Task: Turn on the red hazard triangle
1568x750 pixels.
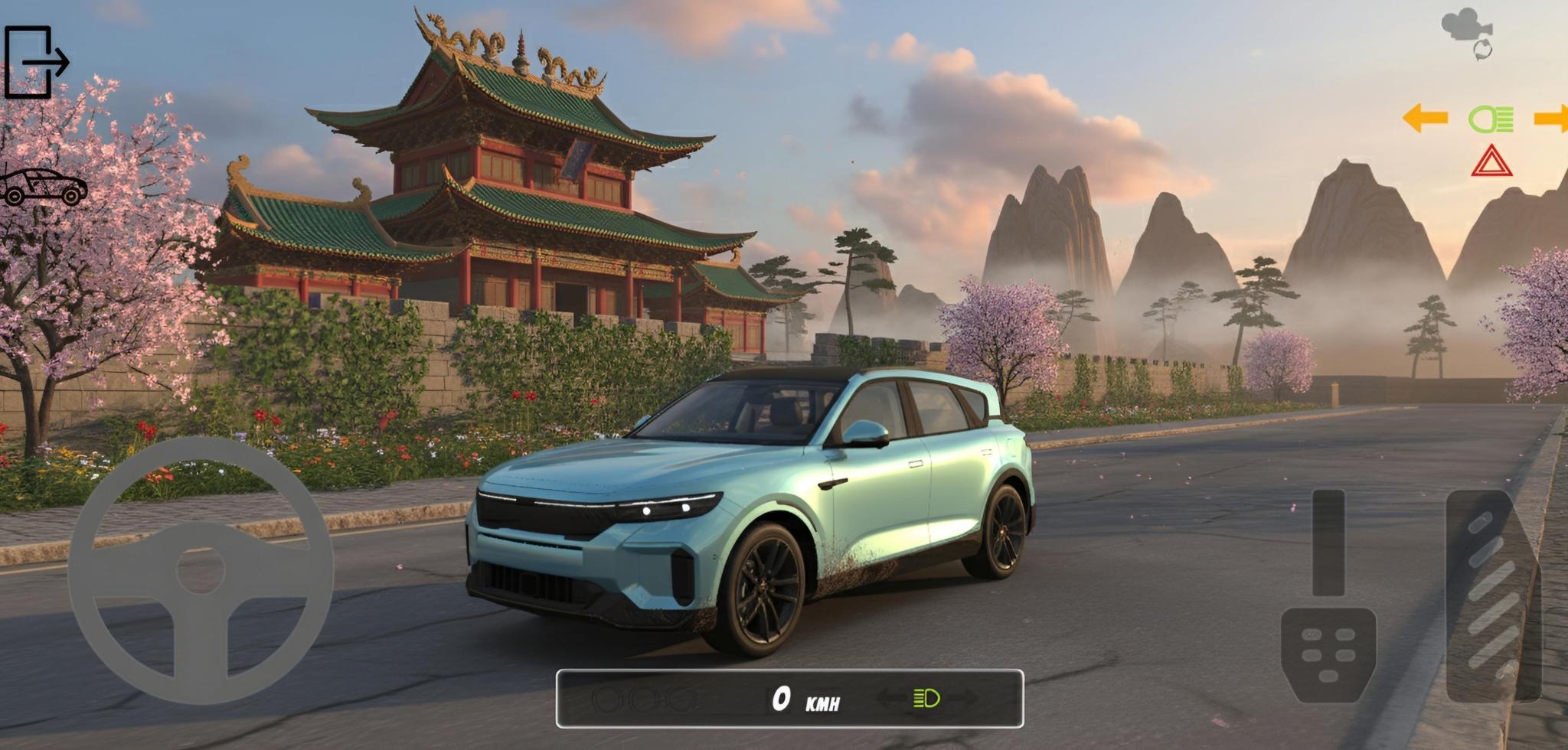Action: (x=1491, y=161)
